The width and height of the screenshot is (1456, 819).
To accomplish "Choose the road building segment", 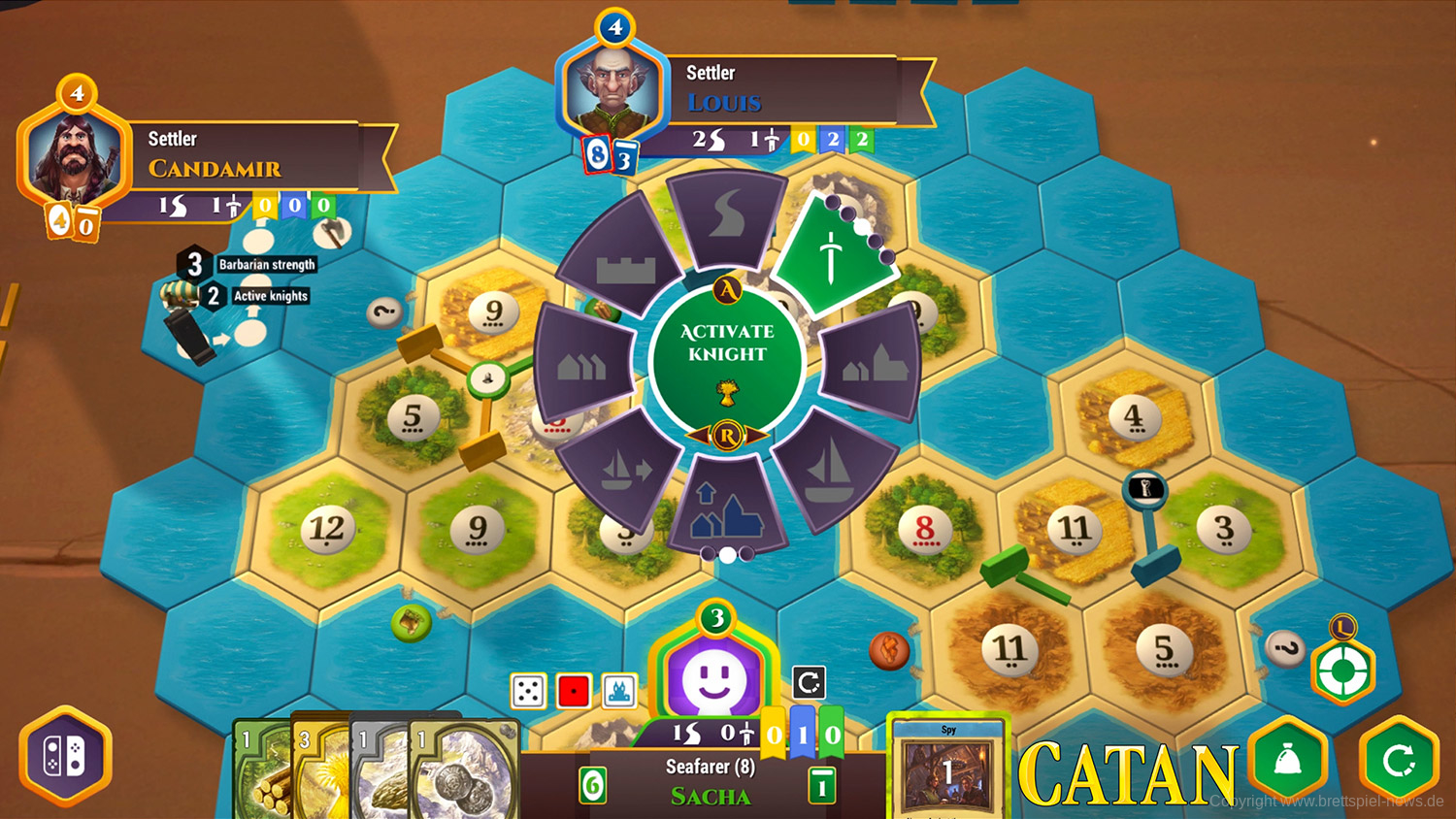I will tap(727, 218).
